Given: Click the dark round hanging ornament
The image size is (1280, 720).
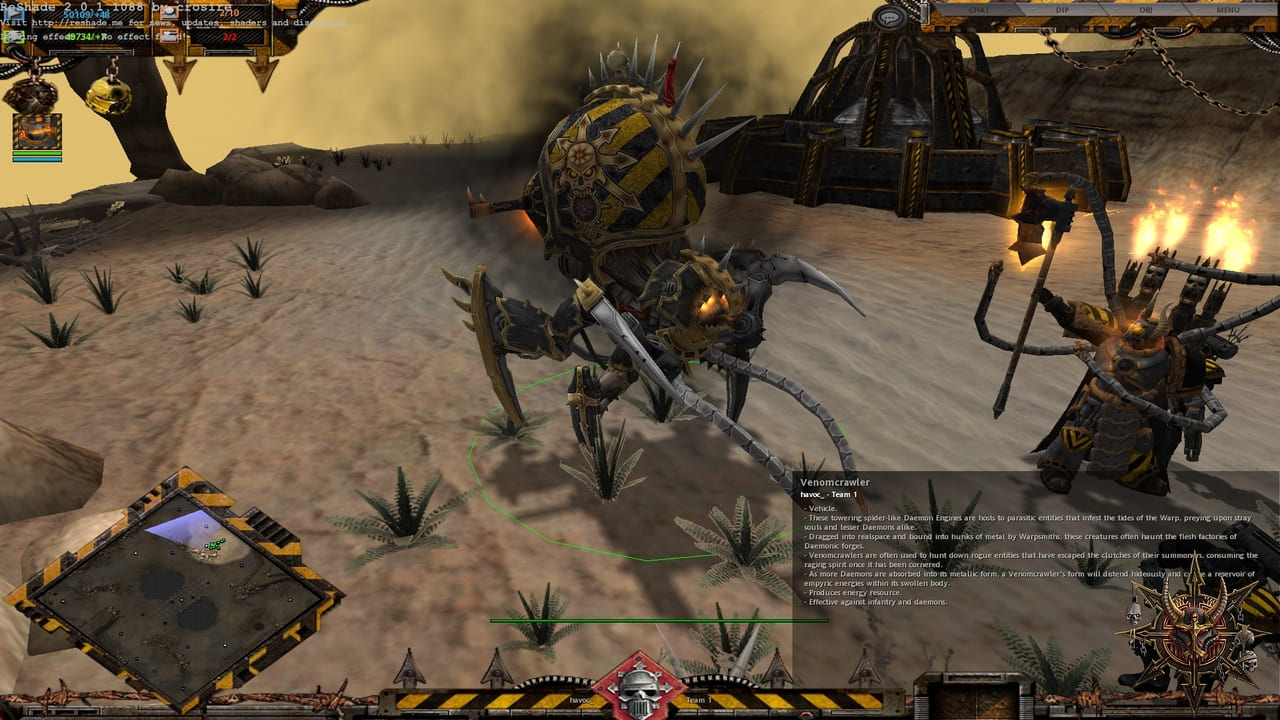Looking at the screenshot, I should coord(30,95).
